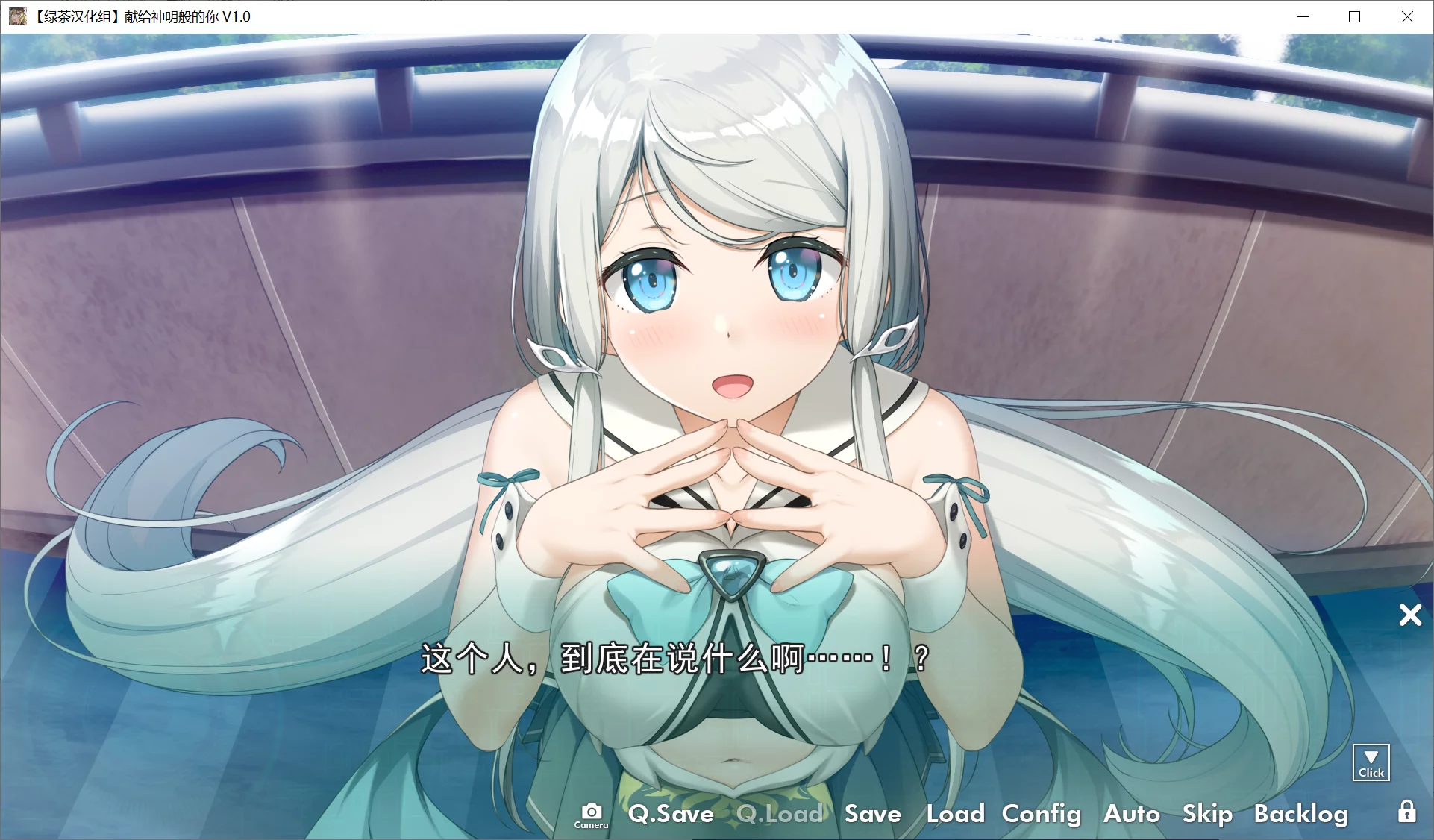
Task: Show the Backlog history
Action: pyautogui.click(x=1300, y=814)
